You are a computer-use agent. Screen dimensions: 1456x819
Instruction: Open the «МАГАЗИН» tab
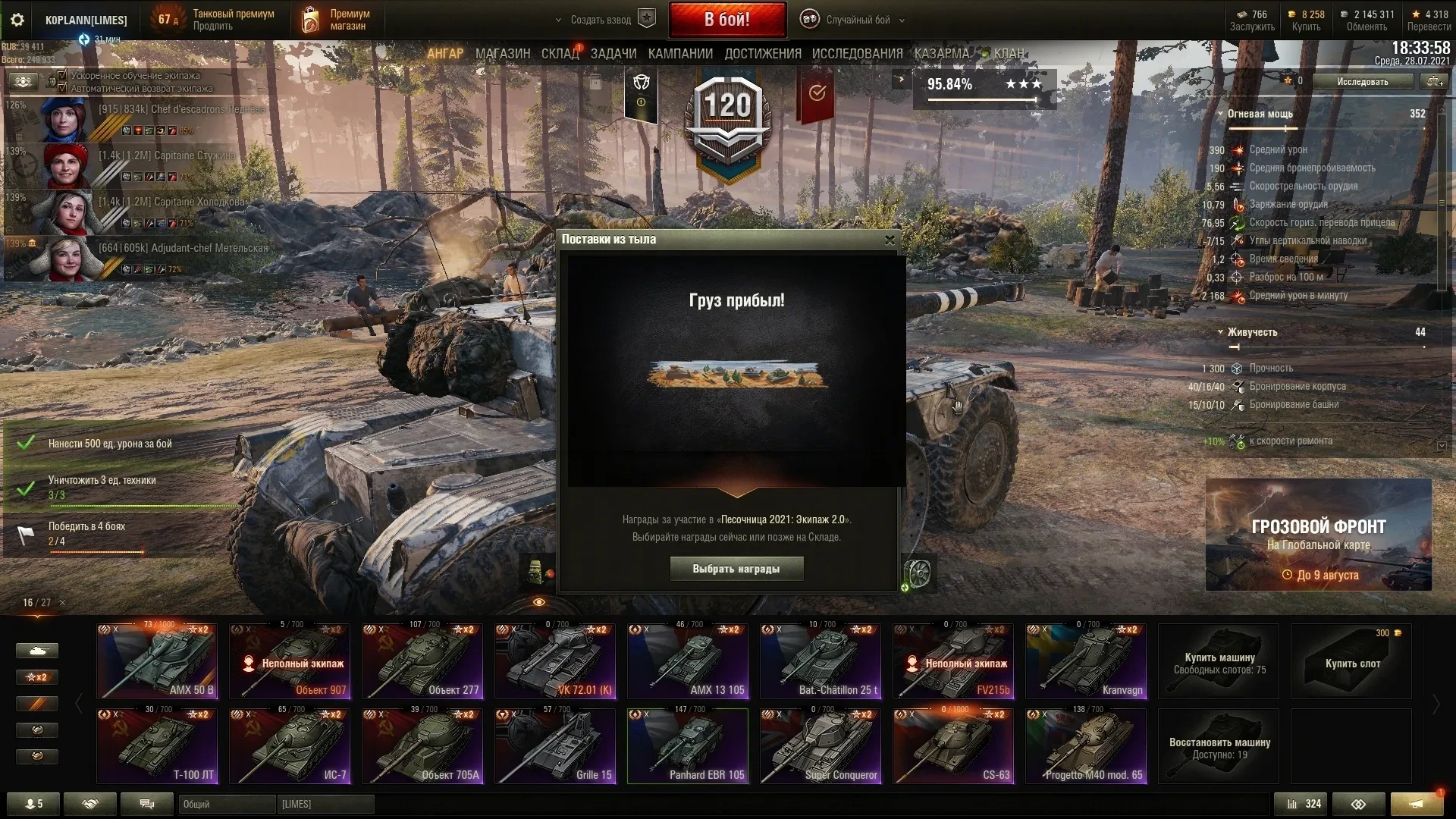(502, 54)
